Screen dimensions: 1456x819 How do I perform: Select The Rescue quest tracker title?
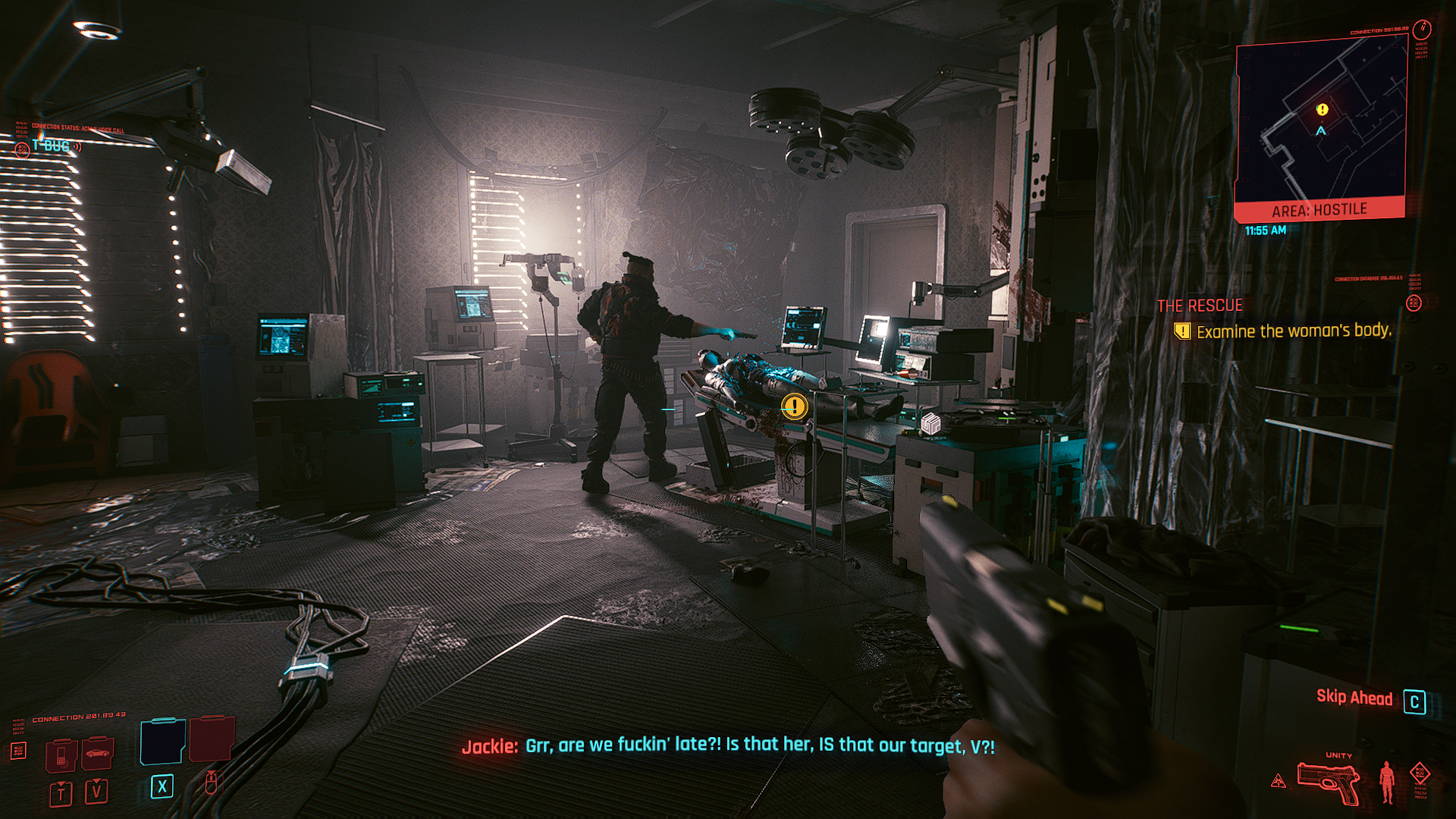point(1200,306)
